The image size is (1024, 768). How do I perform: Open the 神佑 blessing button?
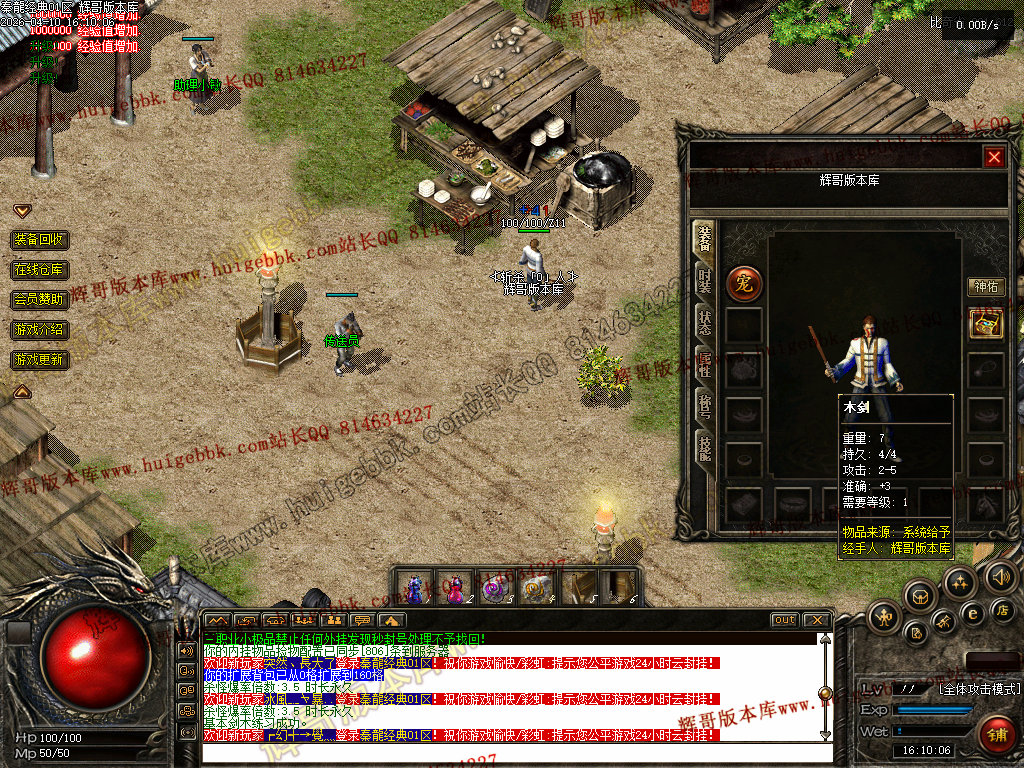[986, 287]
